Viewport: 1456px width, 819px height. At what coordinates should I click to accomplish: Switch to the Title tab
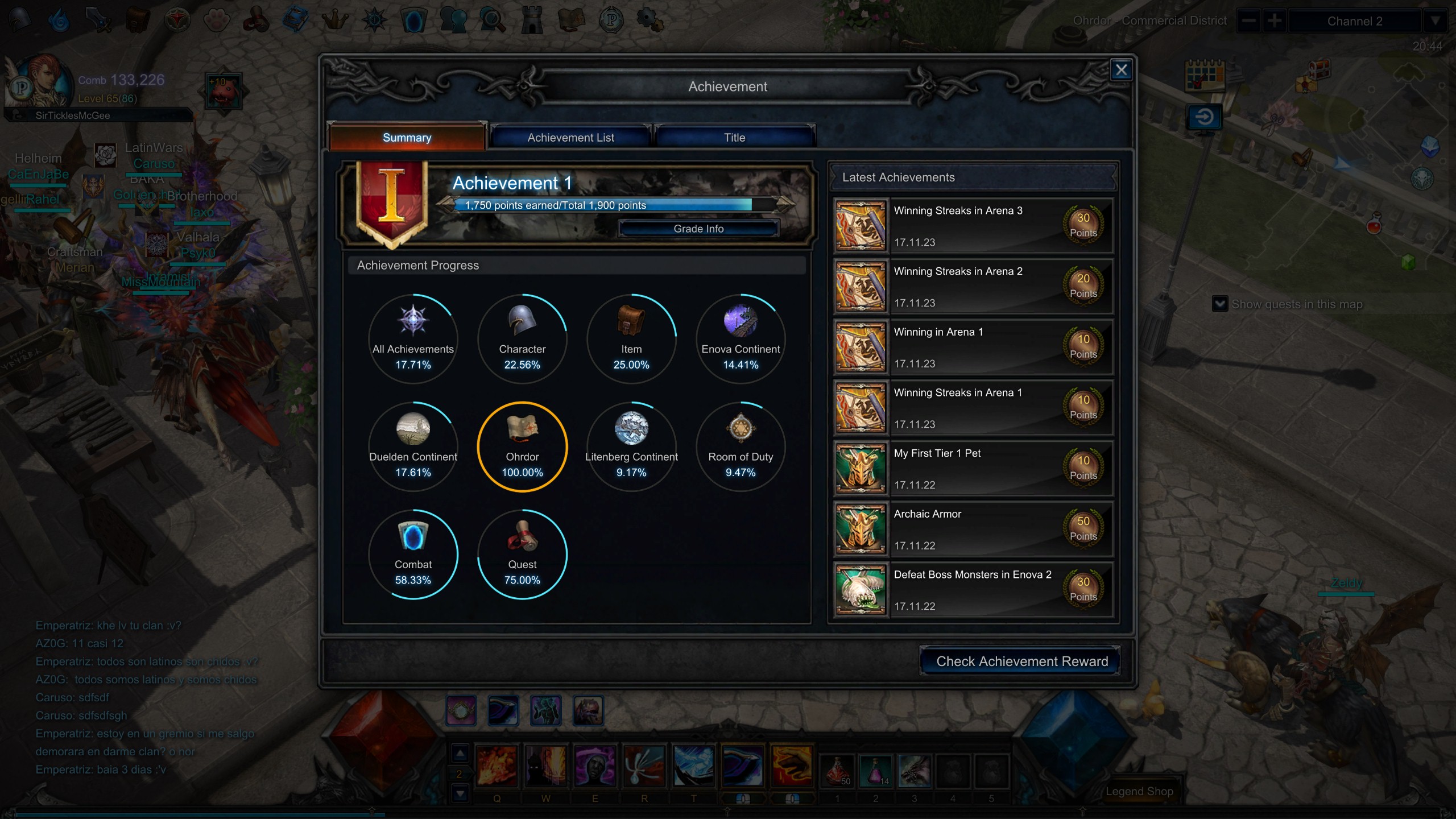pos(734,137)
